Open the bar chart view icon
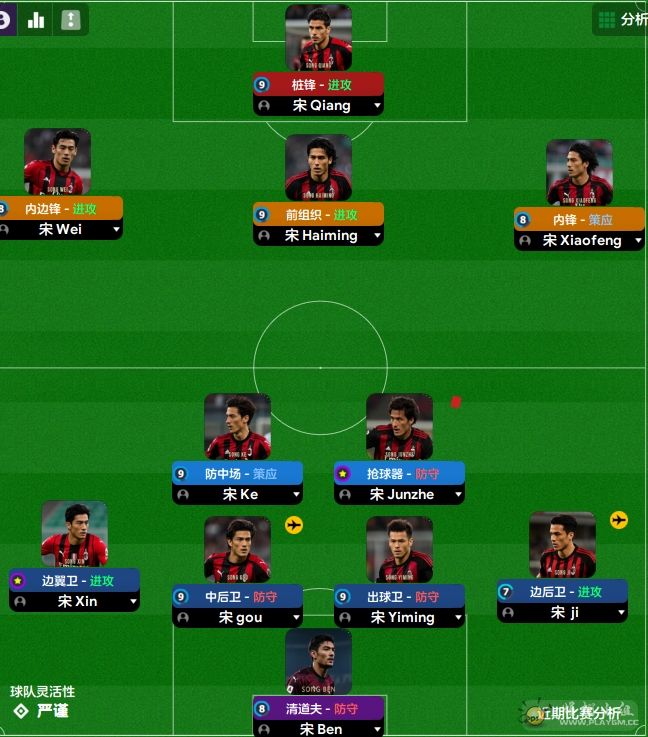The width and height of the screenshot is (648, 737). pyautogui.click(x=37, y=19)
